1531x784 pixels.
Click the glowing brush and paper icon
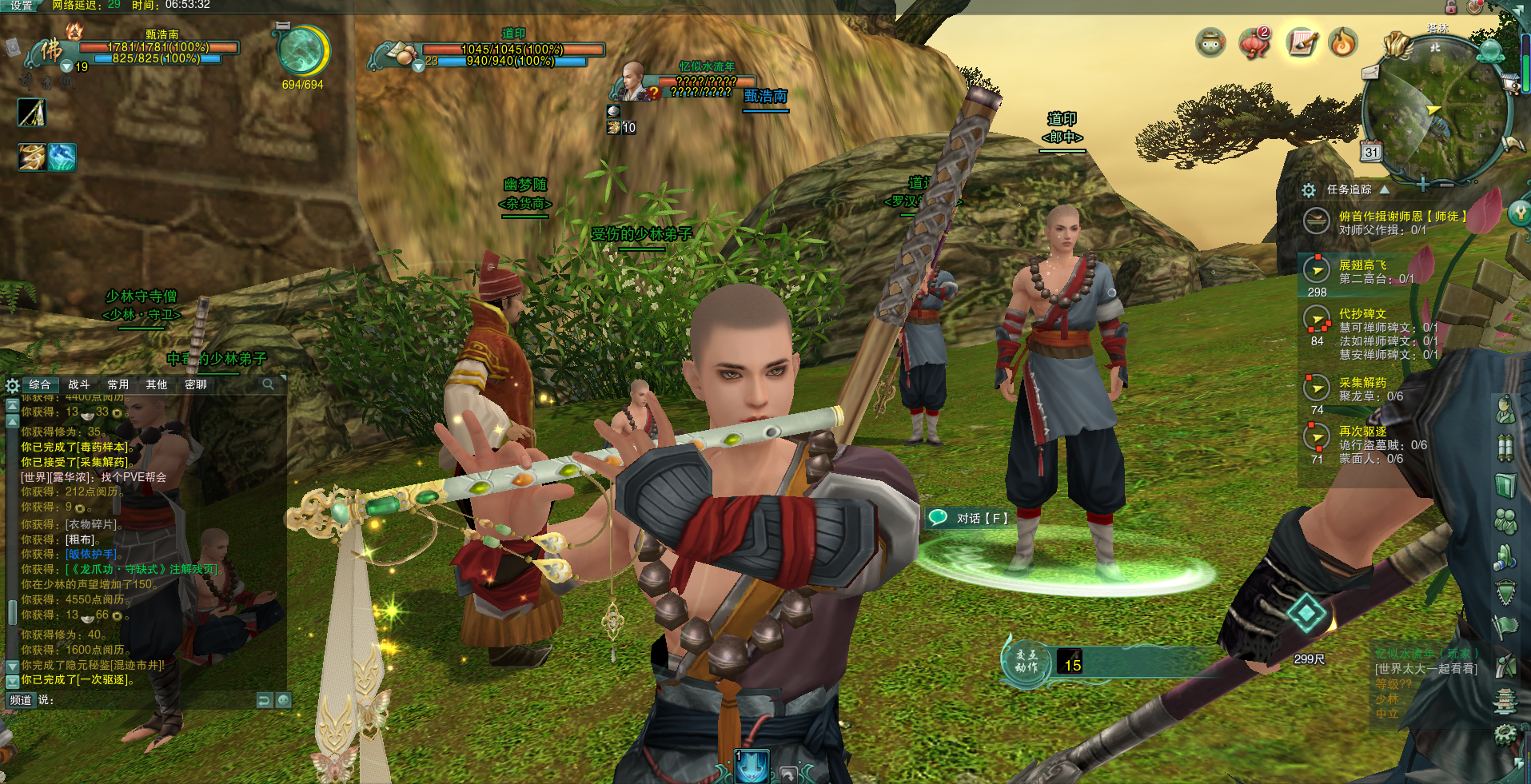(x=1302, y=42)
